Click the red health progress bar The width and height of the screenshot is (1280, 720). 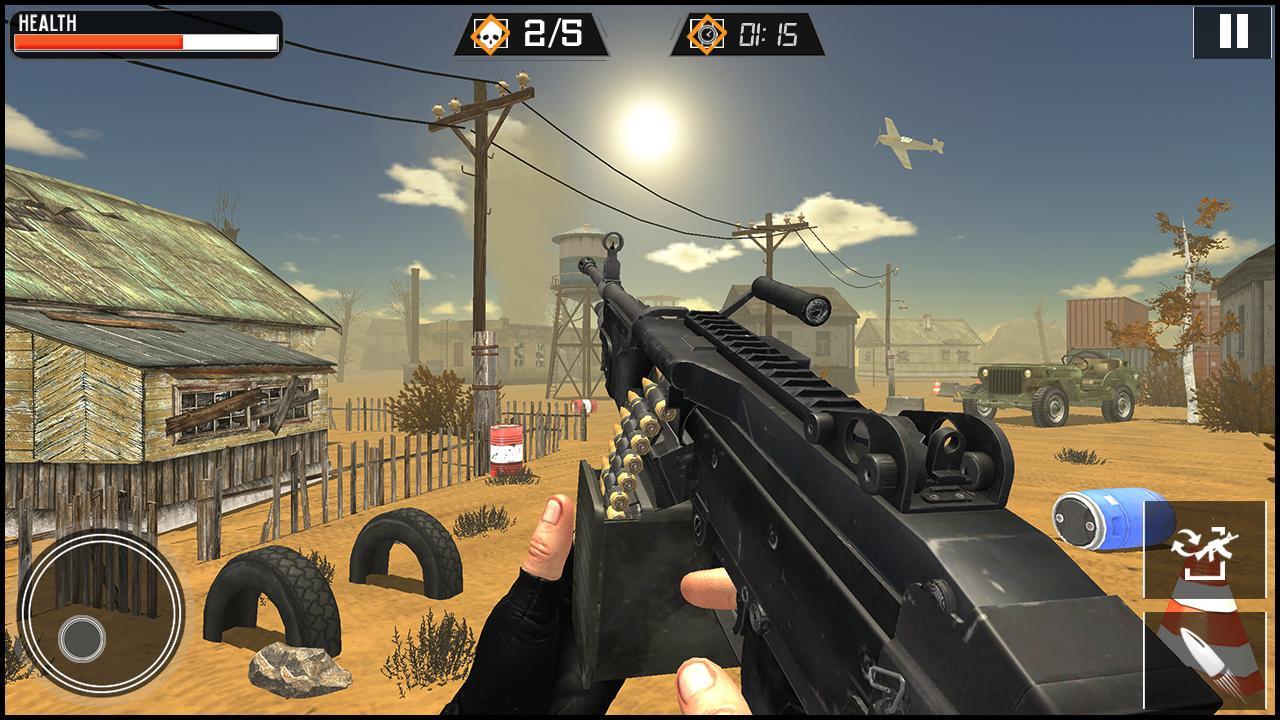click(x=100, y=42)
